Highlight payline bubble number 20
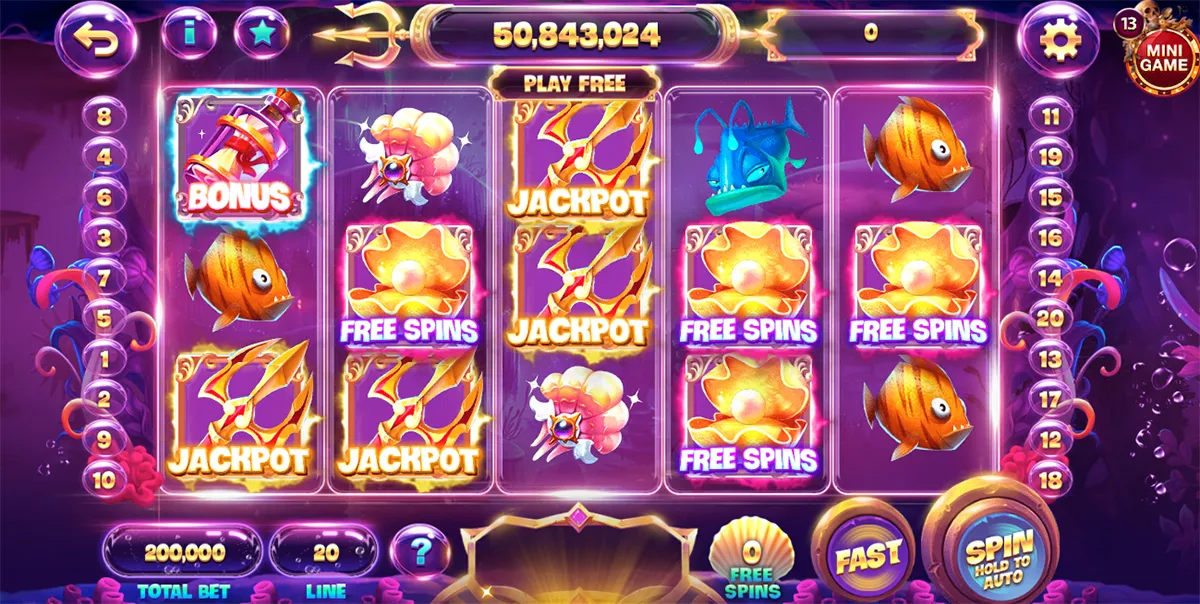Image resolution: width=1200 pixels, height=604 pixels. 1050,318
